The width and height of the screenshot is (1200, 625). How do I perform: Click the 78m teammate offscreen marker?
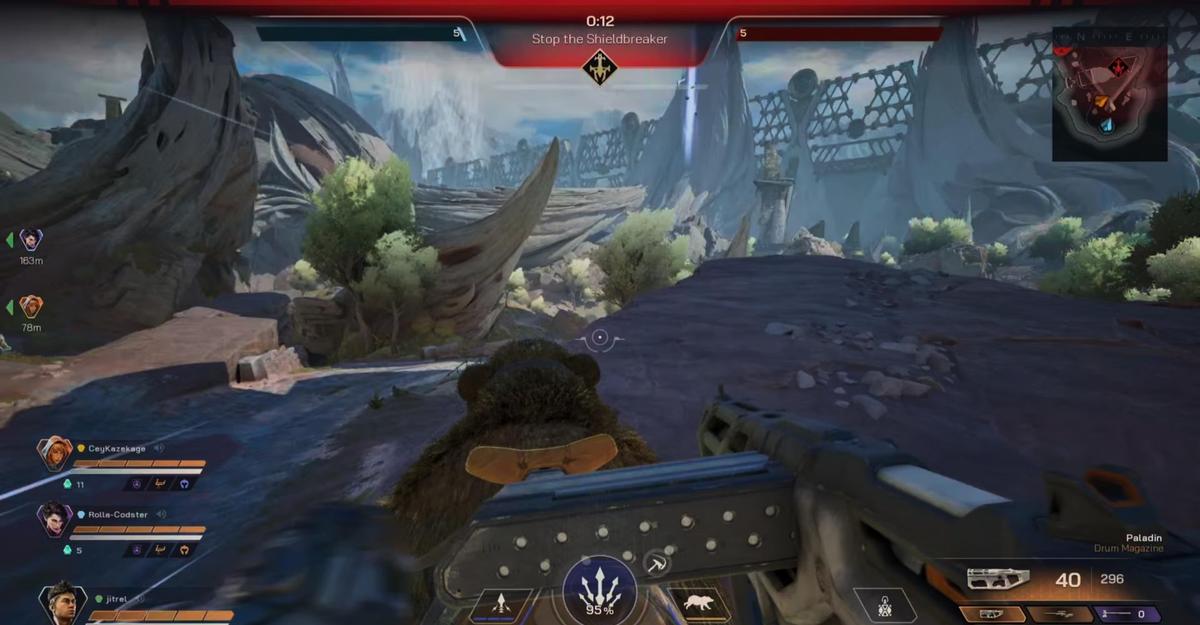(31, 306)
